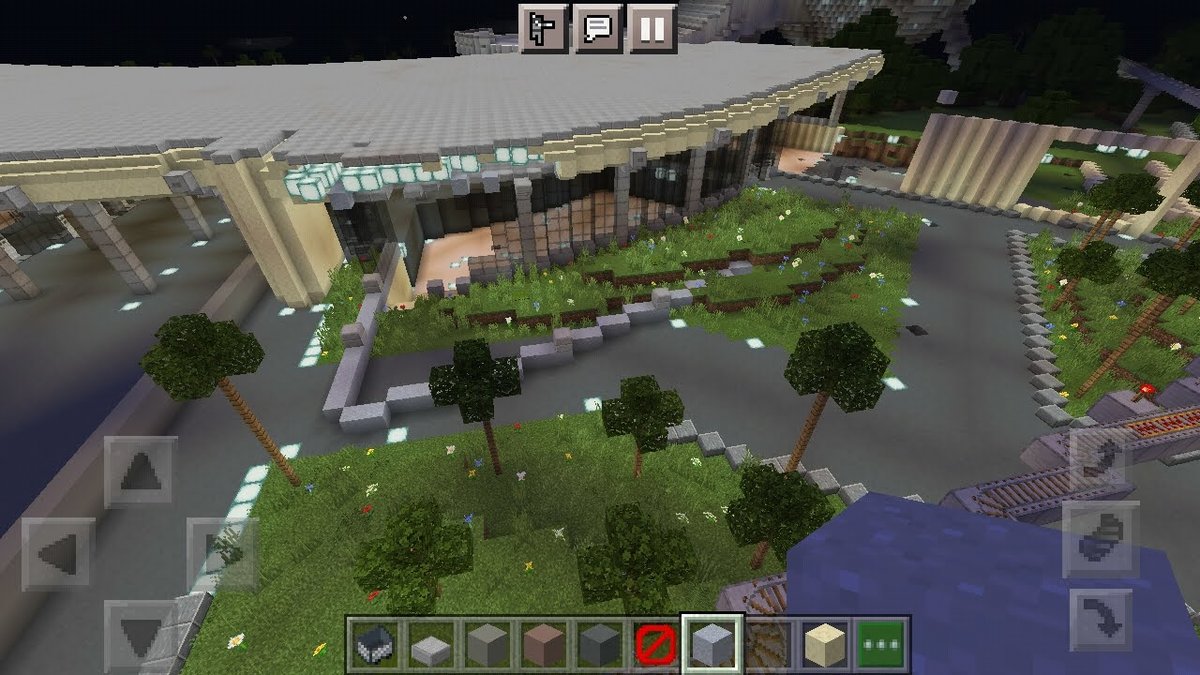Viewport: 1200px width, 675px height.
Task: Tap the fly up button
Action: tap(1100, 457)
